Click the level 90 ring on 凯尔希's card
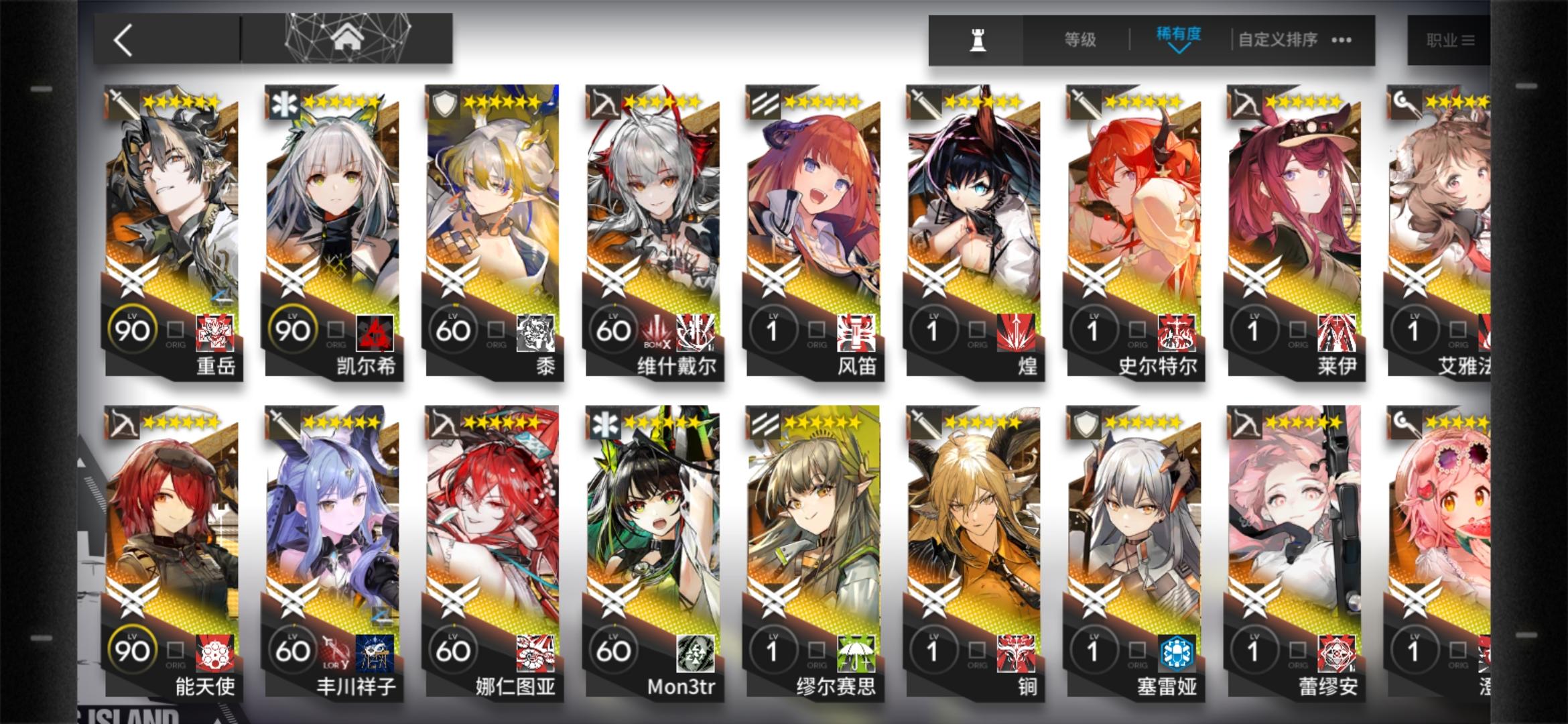This screenshot has width=1568, height=724. 293,329
